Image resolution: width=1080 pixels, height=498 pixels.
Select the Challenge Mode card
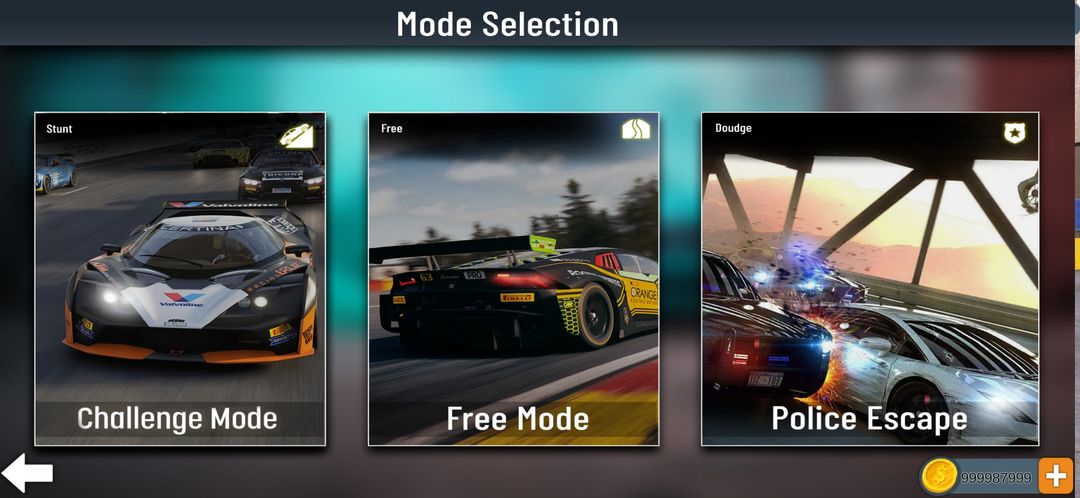(x=180, y=279)
